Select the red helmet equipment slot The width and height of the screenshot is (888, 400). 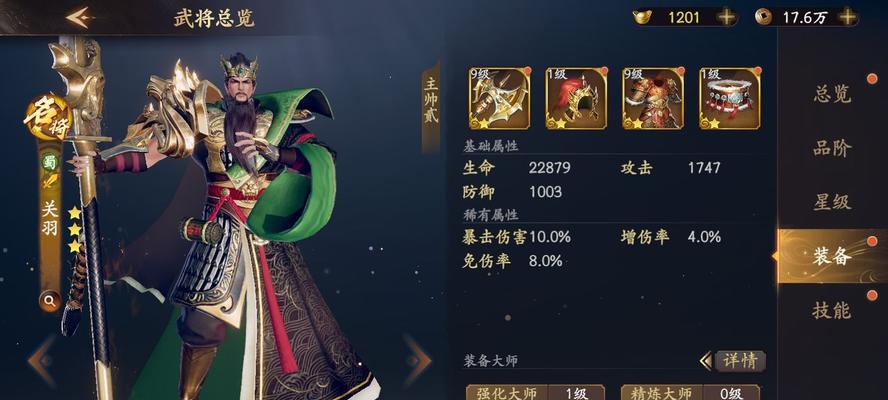pyautogui.click(x=576, y=98)
